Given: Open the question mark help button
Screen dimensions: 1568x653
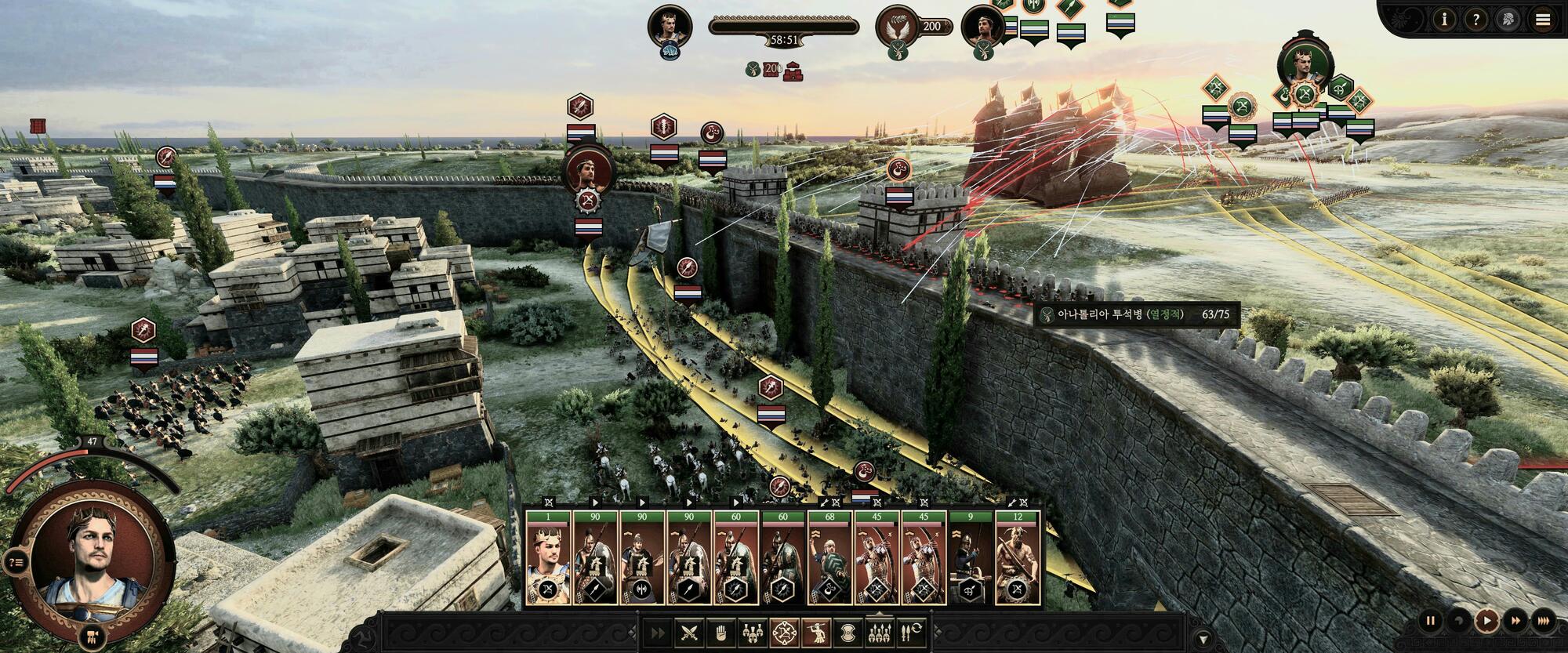Looking at the screenshot, I should point(1476,20).
